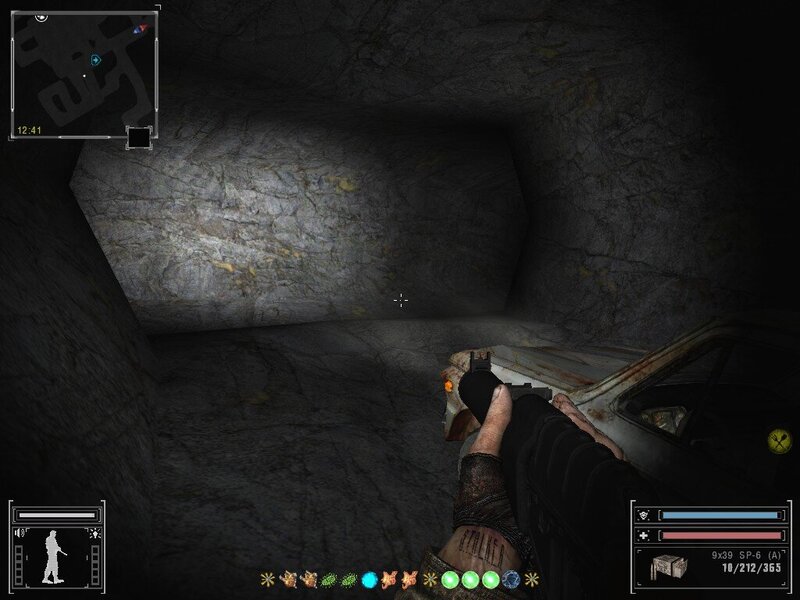Select the glowing cyan orb artifact icon
800x600 pixels.
[x=368, y=579]
